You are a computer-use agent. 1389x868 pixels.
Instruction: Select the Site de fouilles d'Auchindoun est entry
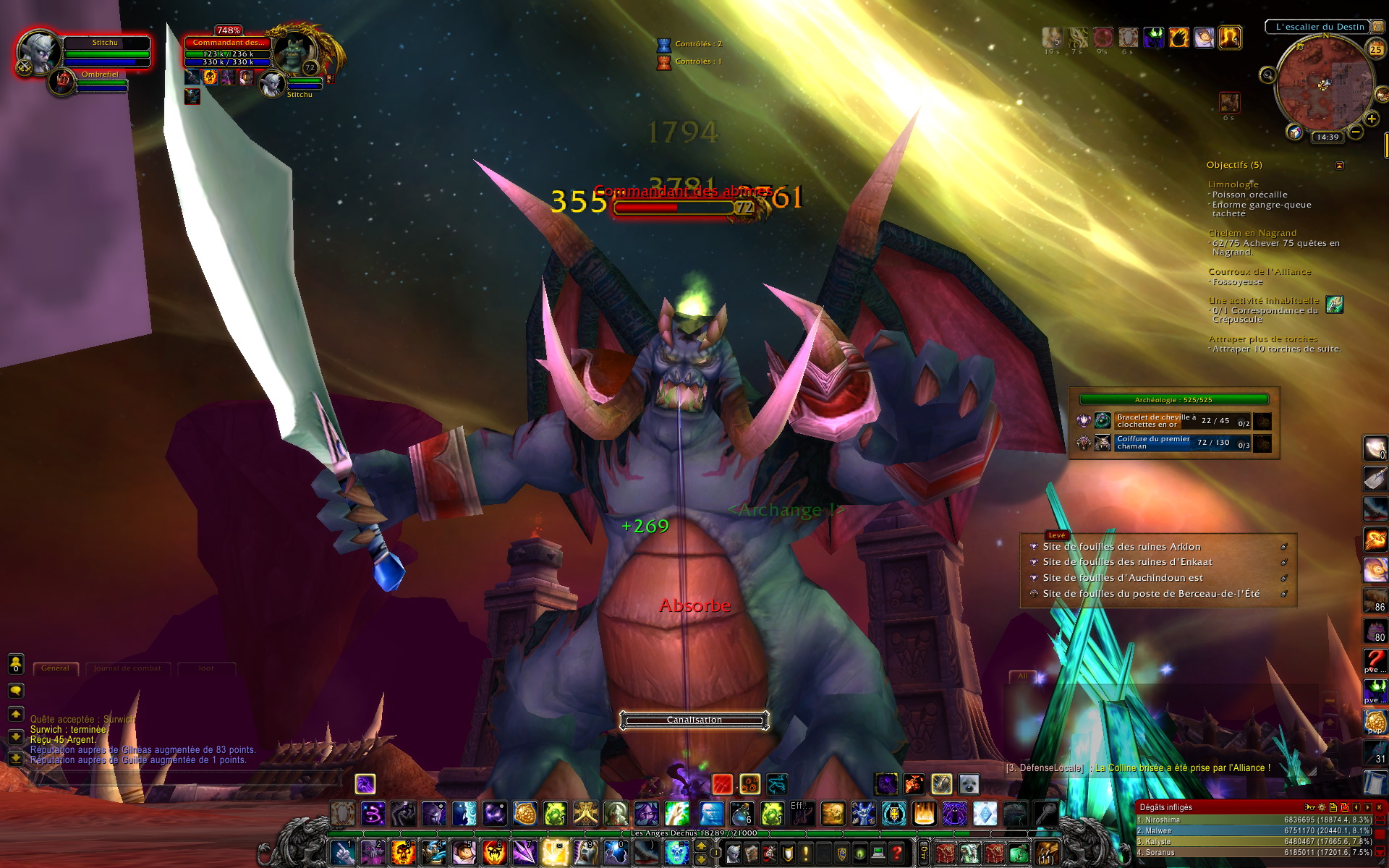click(x=1122, y=578)
